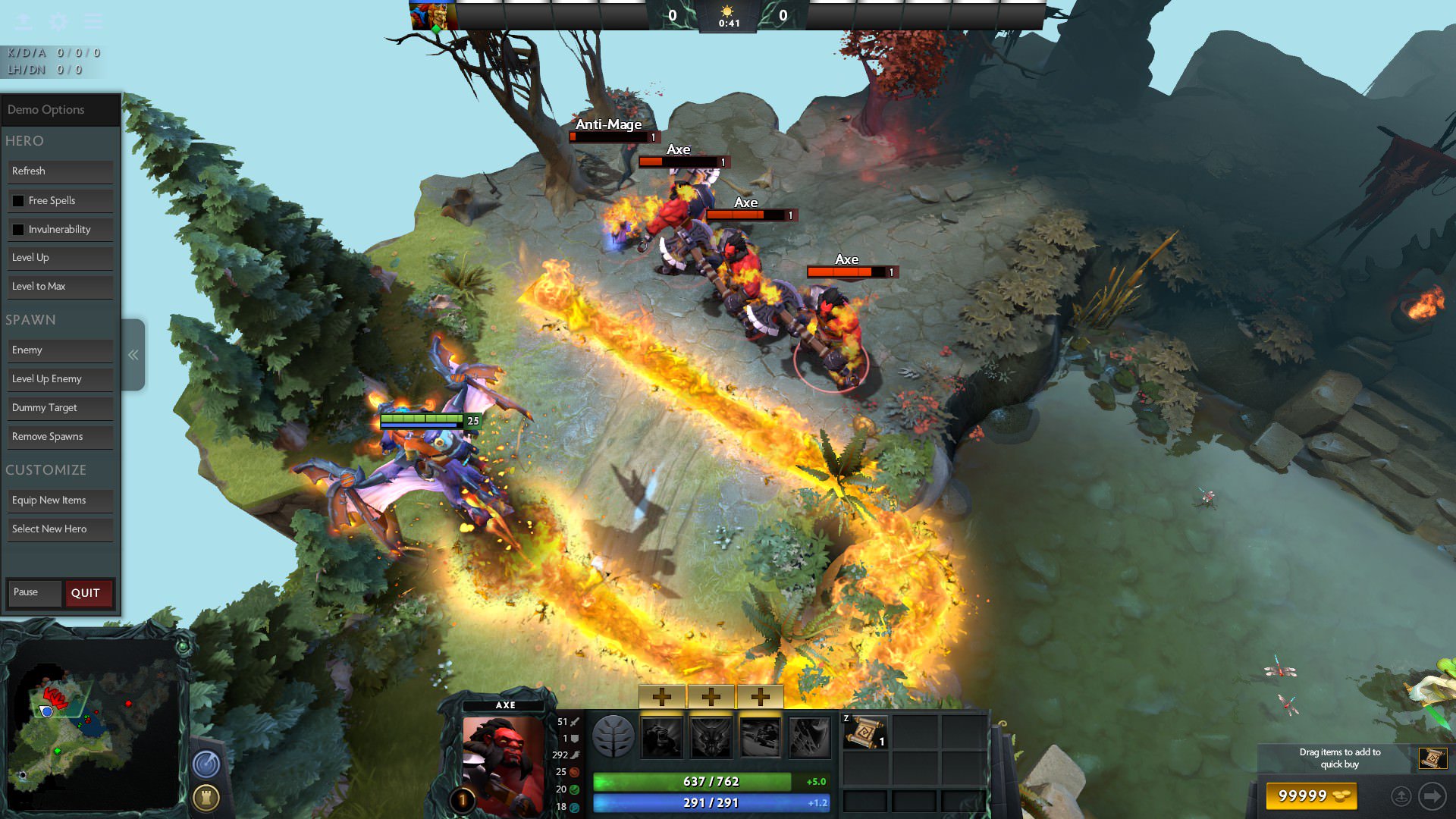Toggle the talent tree icon beside abilities

(613, 738)
